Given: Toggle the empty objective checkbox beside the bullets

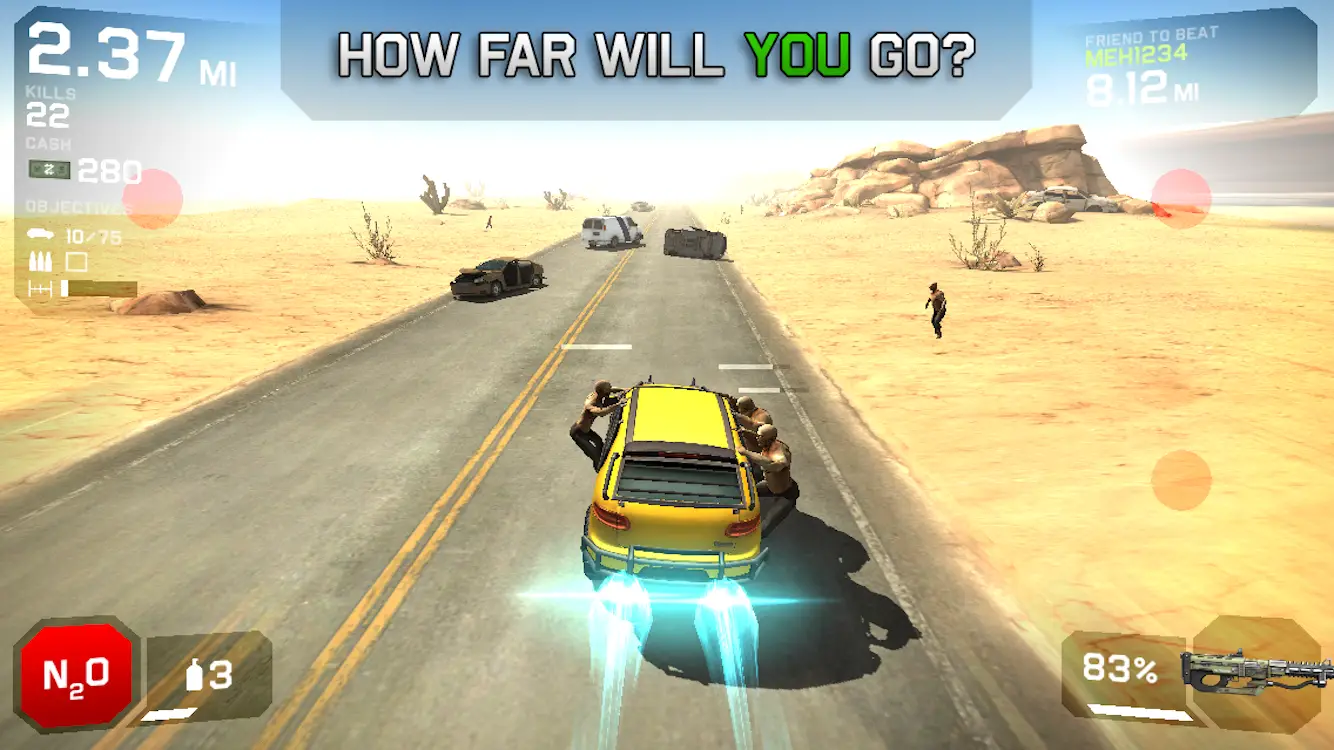Looking at the screenshot, I should tap(77, 262).
